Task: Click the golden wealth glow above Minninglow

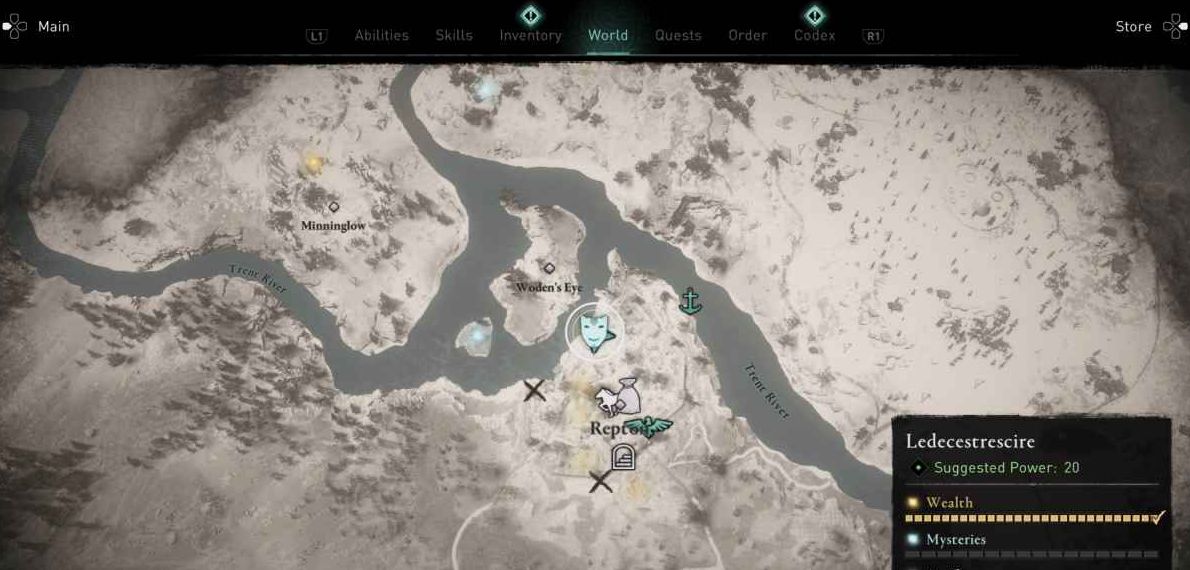Action: 313,161
